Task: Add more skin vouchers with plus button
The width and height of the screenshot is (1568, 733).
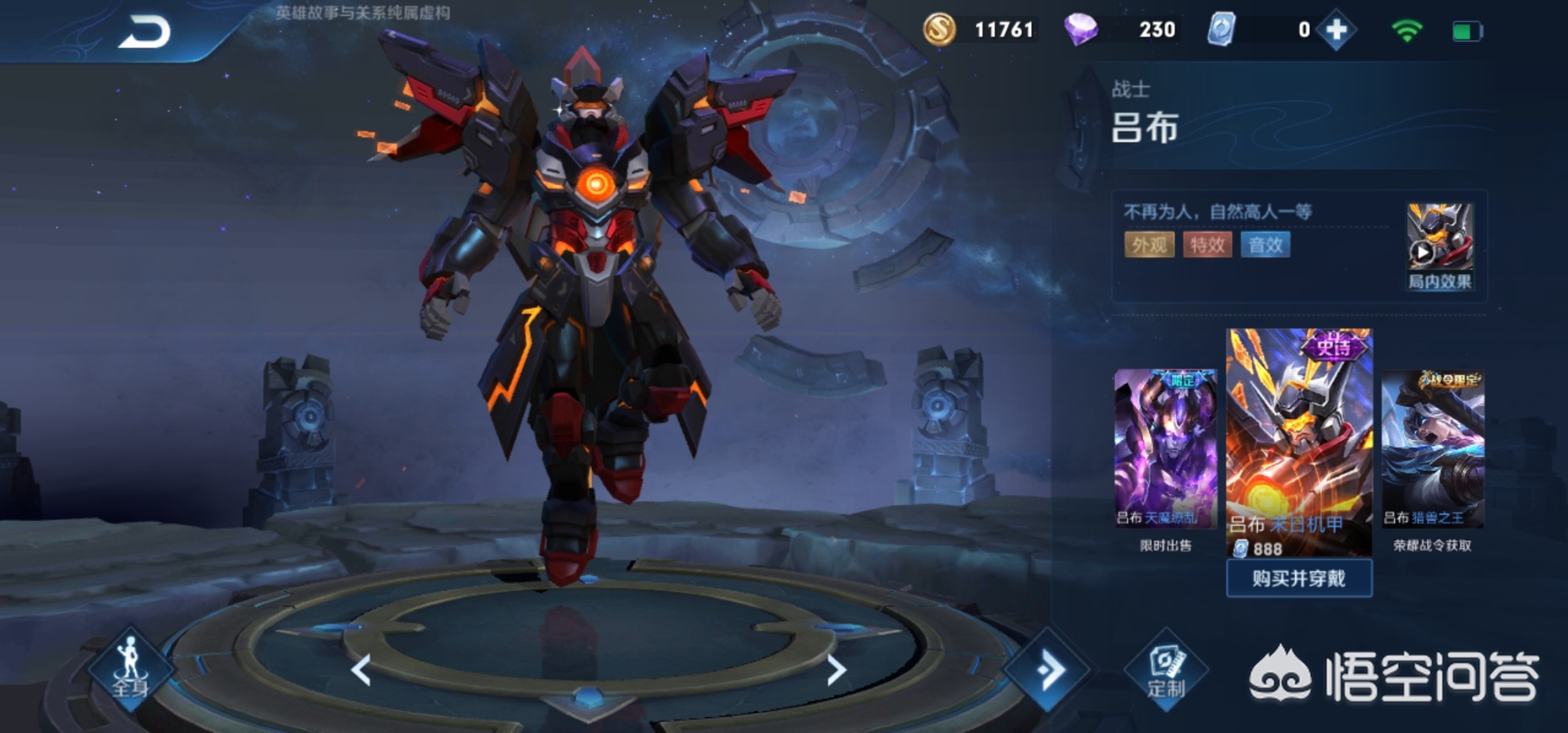Action: coord(1337,31)
